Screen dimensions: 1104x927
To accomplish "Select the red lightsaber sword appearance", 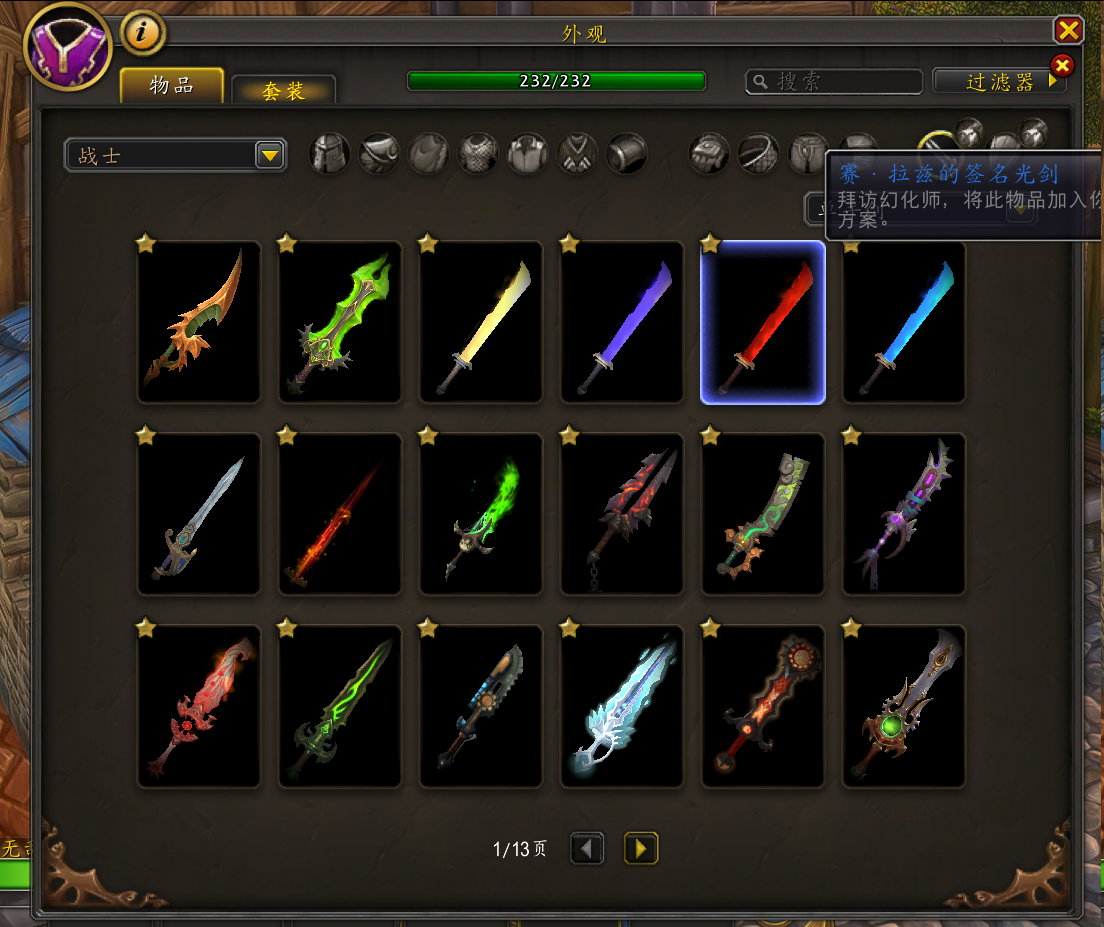I will 763,322.
